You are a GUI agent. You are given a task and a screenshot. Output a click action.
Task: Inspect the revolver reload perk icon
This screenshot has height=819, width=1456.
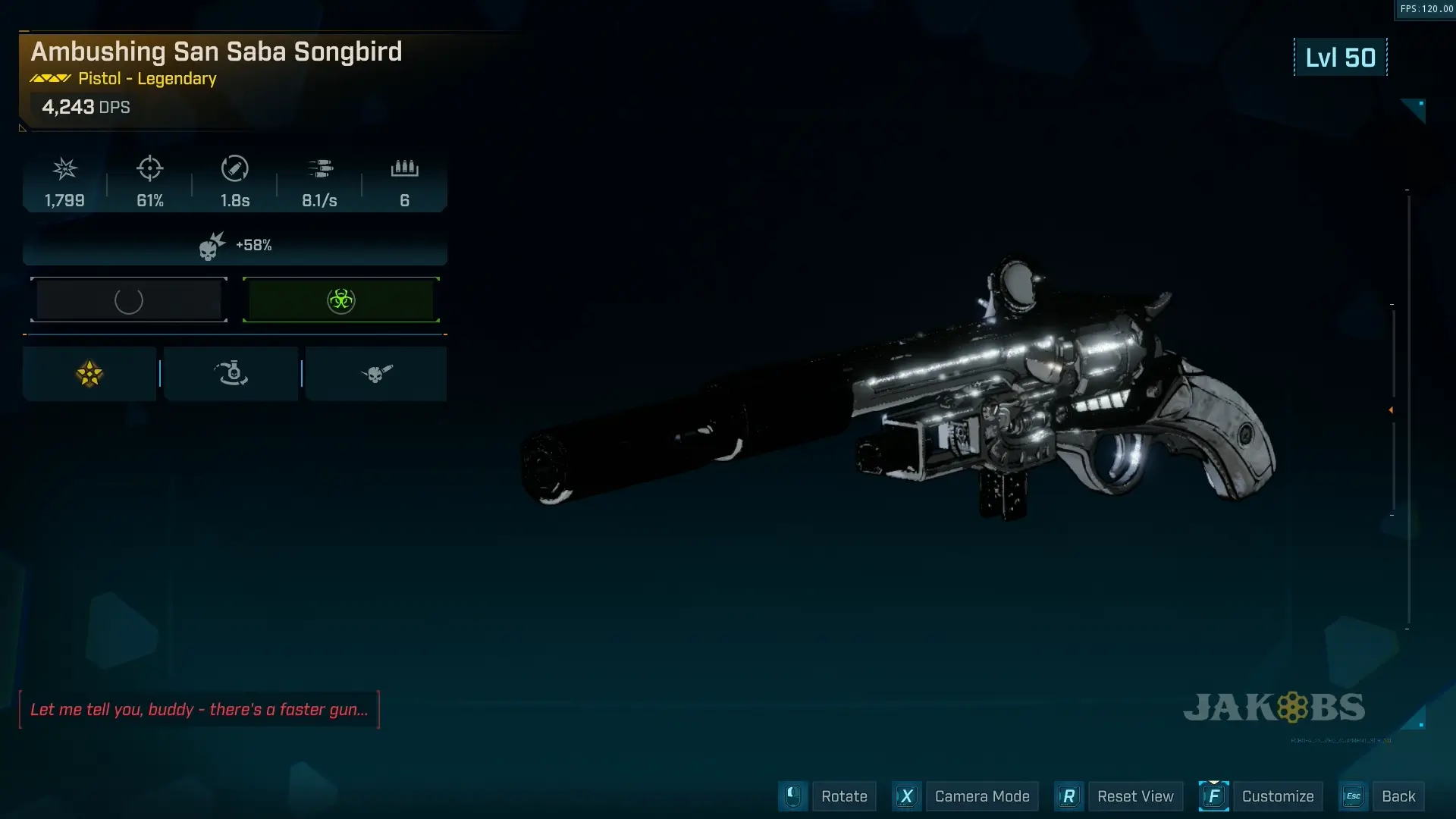click(x=231, y=374)
